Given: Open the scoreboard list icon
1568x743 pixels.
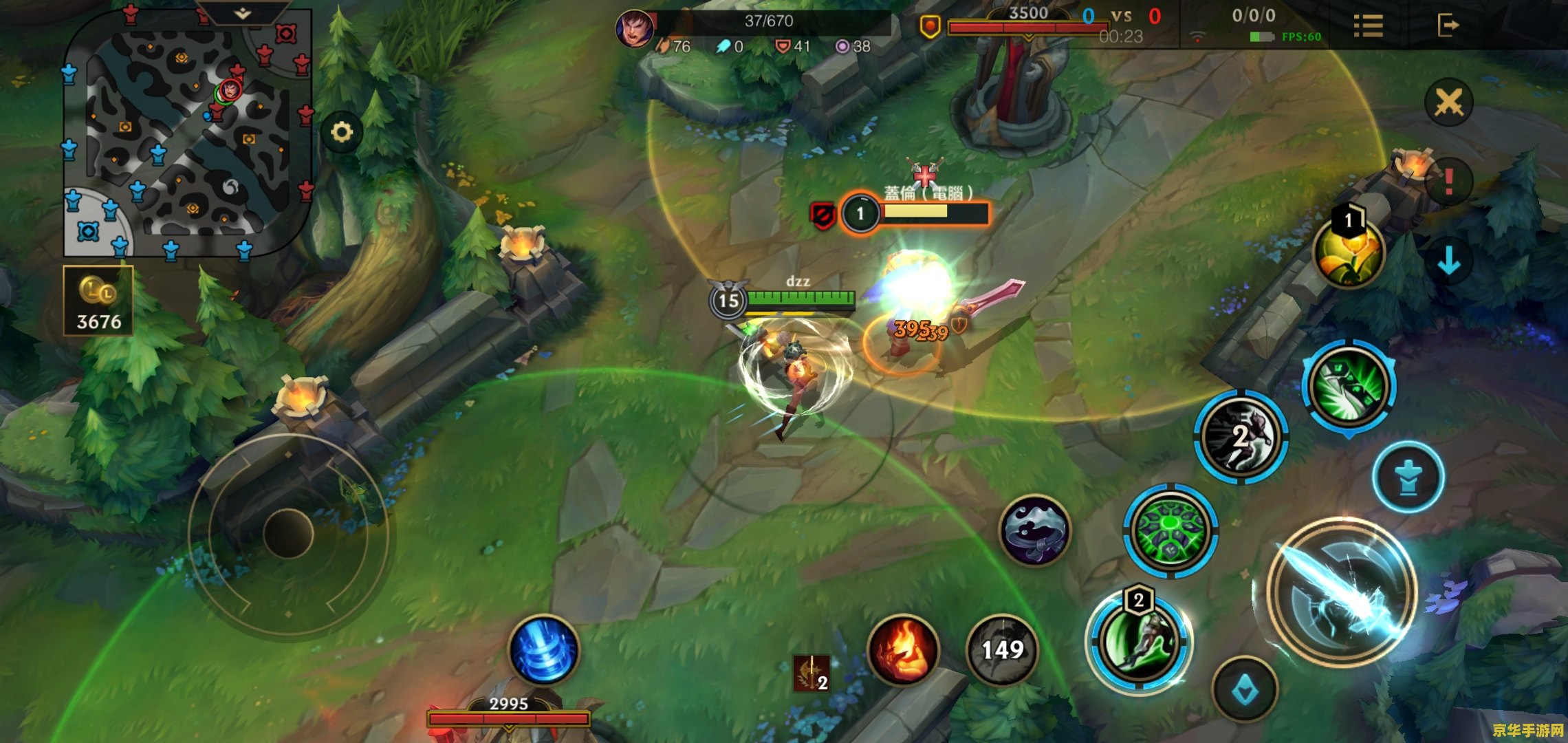Looking at the screenshot, I should point(1368,26).
